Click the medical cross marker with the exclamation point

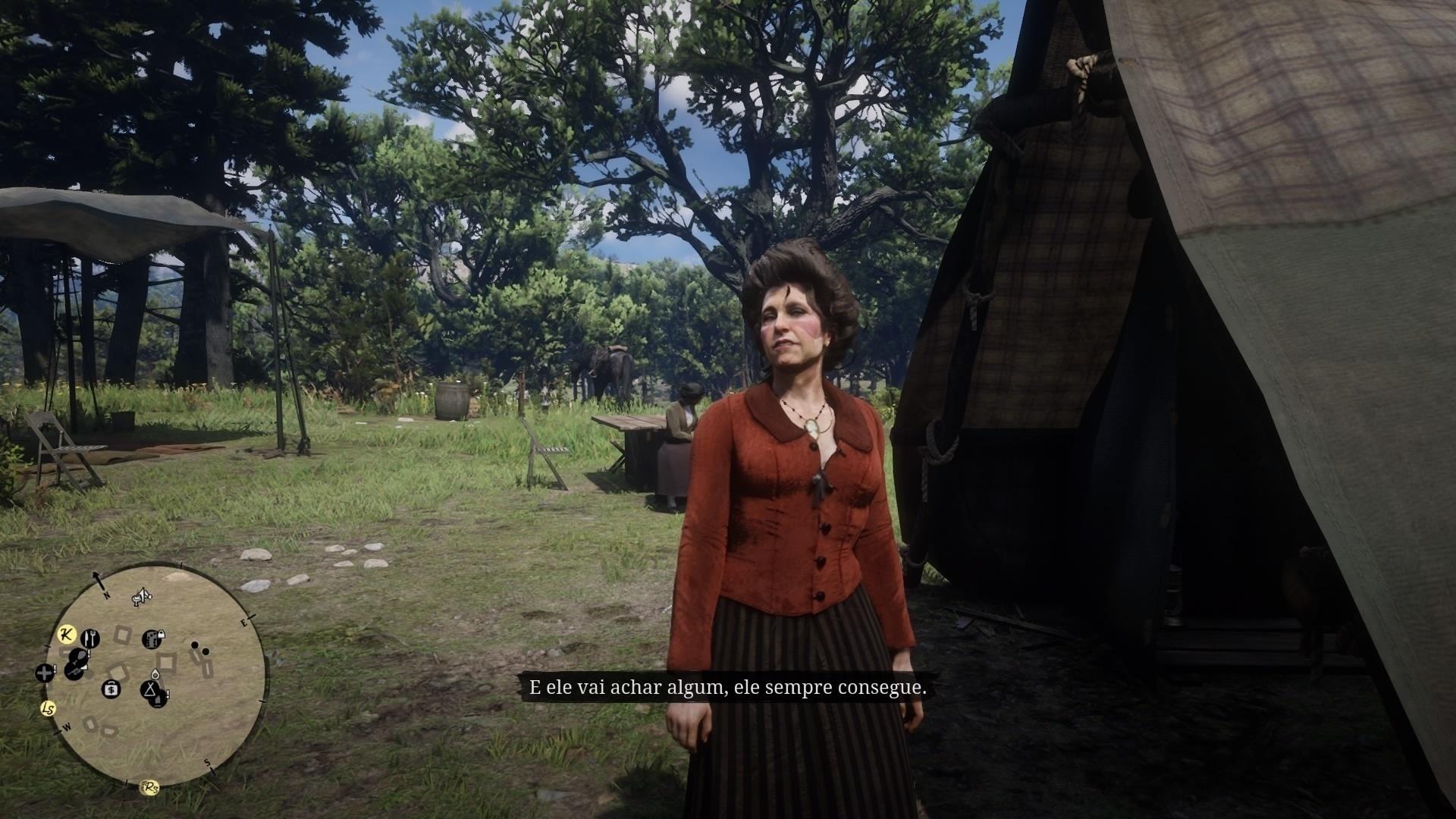(44, 673)
